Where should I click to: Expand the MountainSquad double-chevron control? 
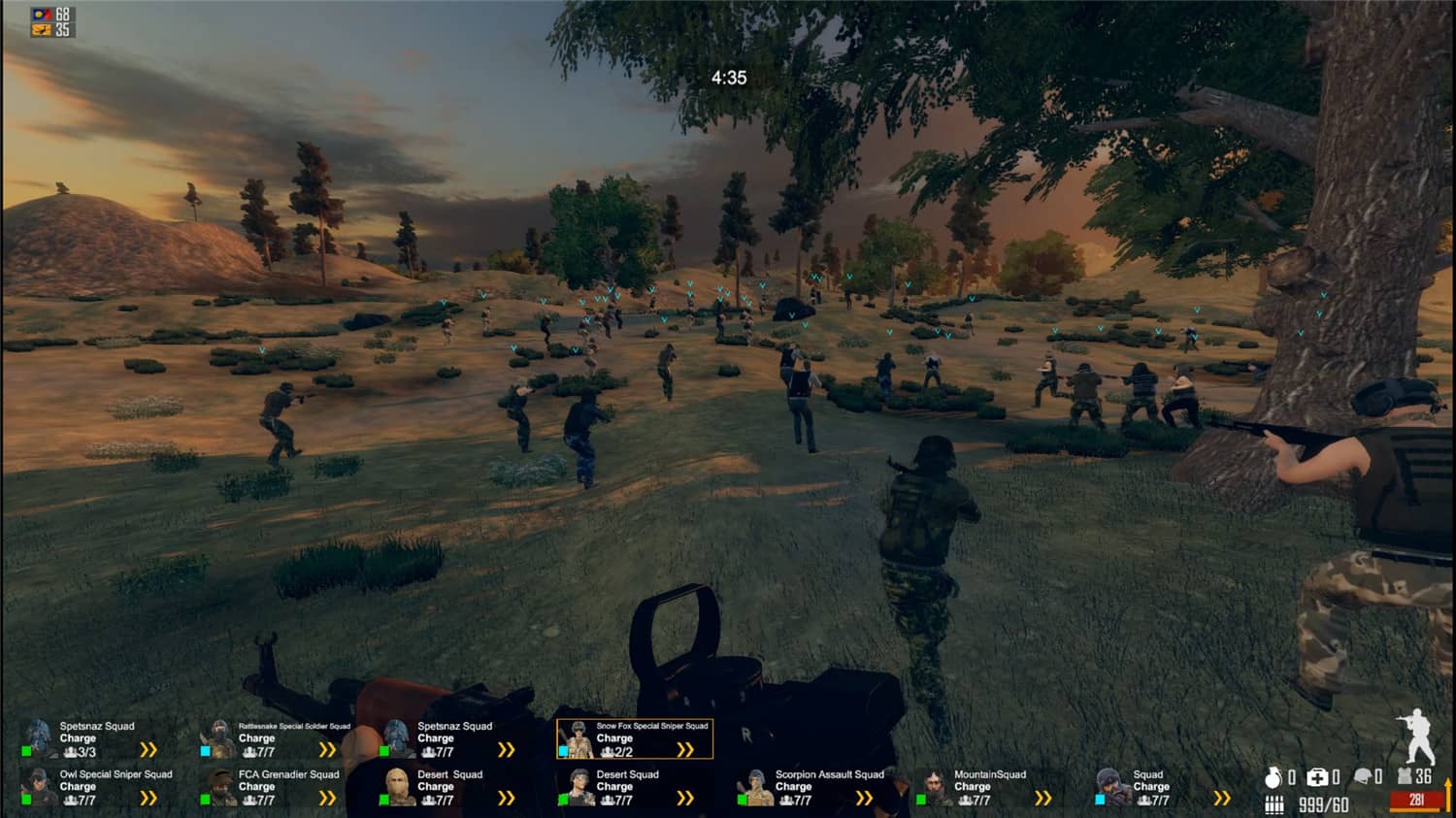1044,800
